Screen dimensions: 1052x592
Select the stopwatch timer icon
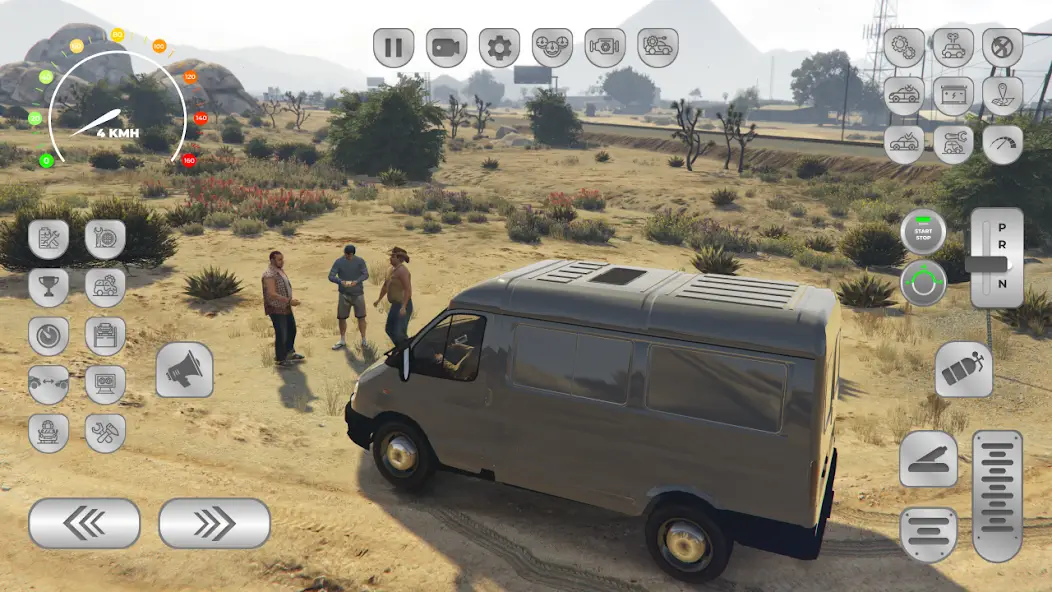(48, 336)
